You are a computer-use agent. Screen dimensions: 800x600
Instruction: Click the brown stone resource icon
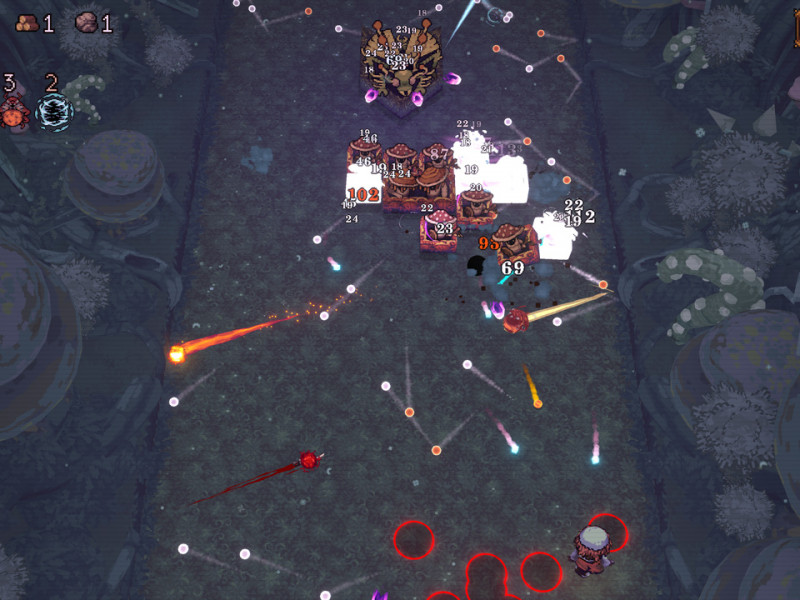pos(86,22)
